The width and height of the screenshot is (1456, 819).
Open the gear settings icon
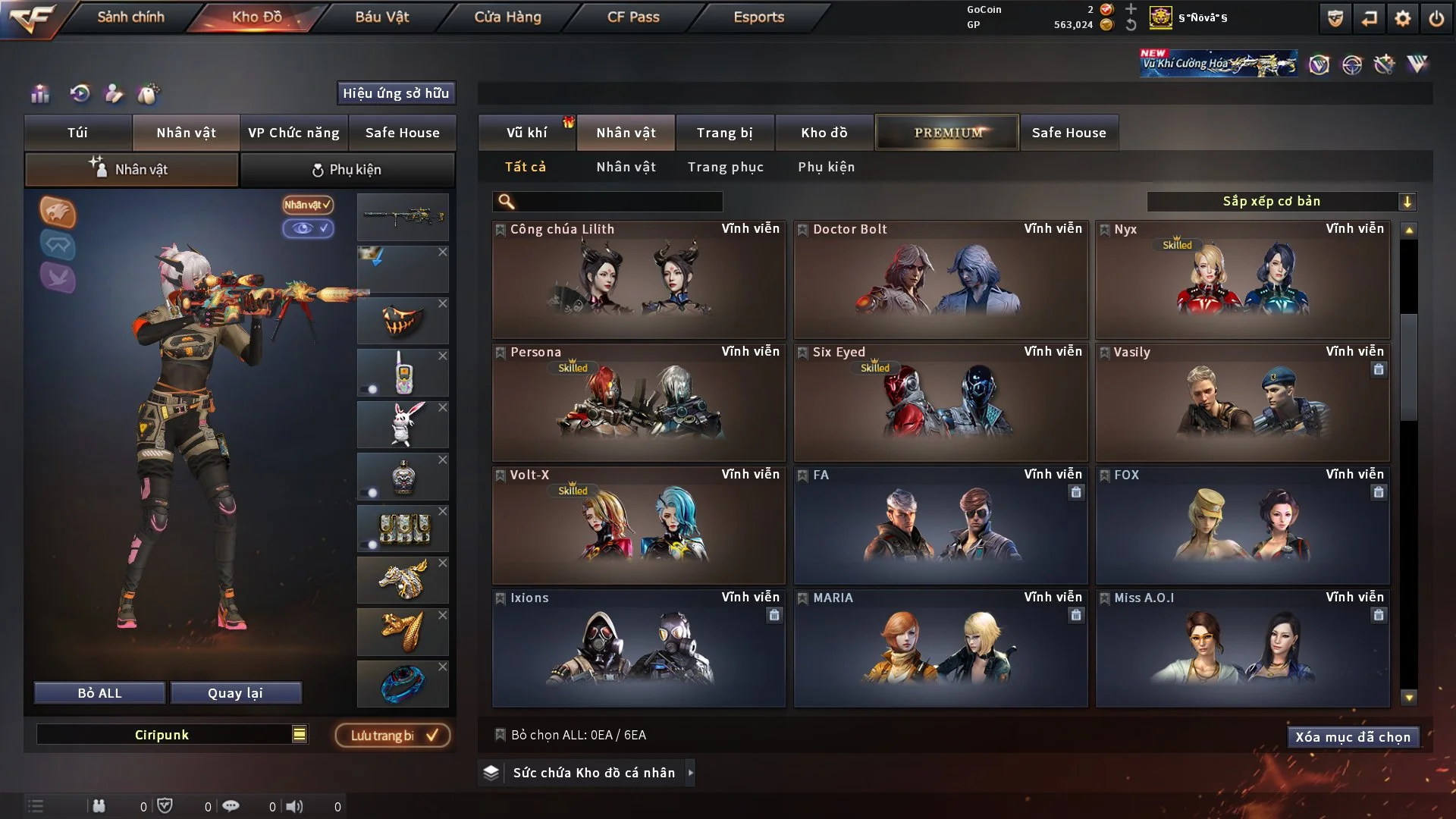(1402, 18)
